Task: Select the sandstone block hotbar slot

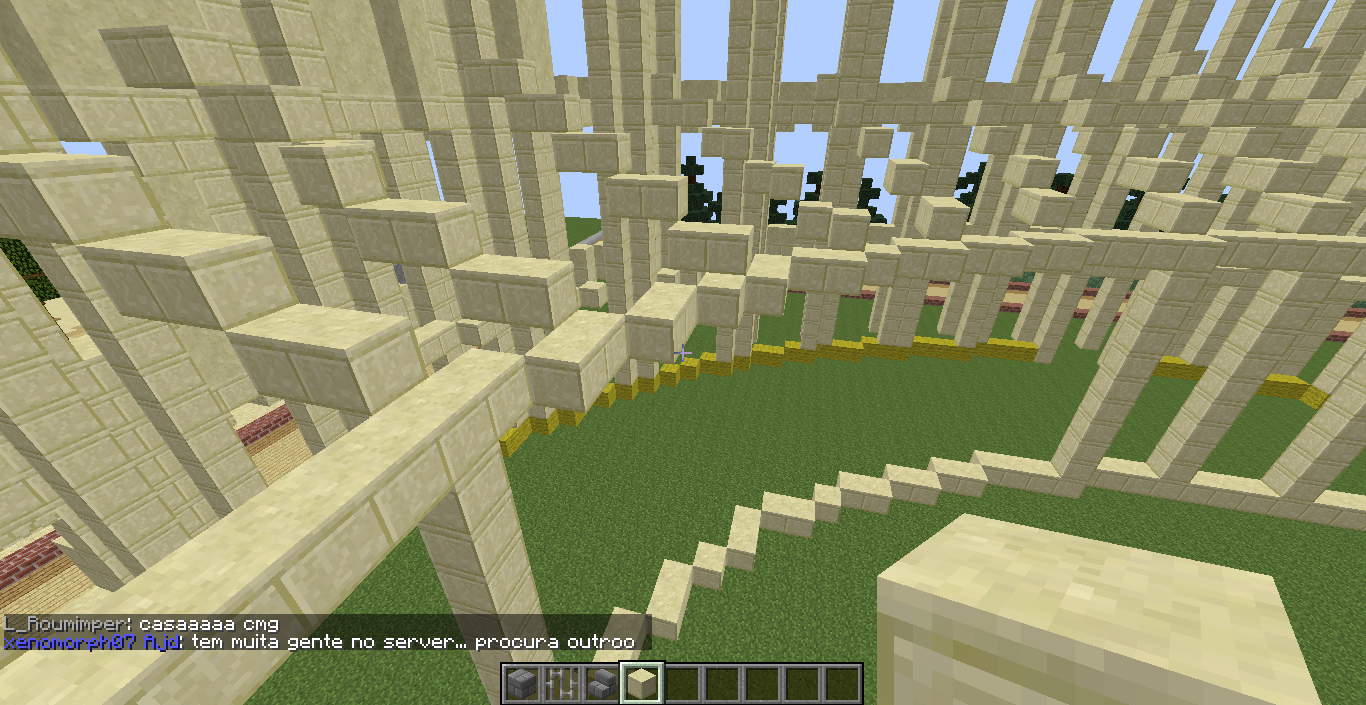Action: click(641, 684)
